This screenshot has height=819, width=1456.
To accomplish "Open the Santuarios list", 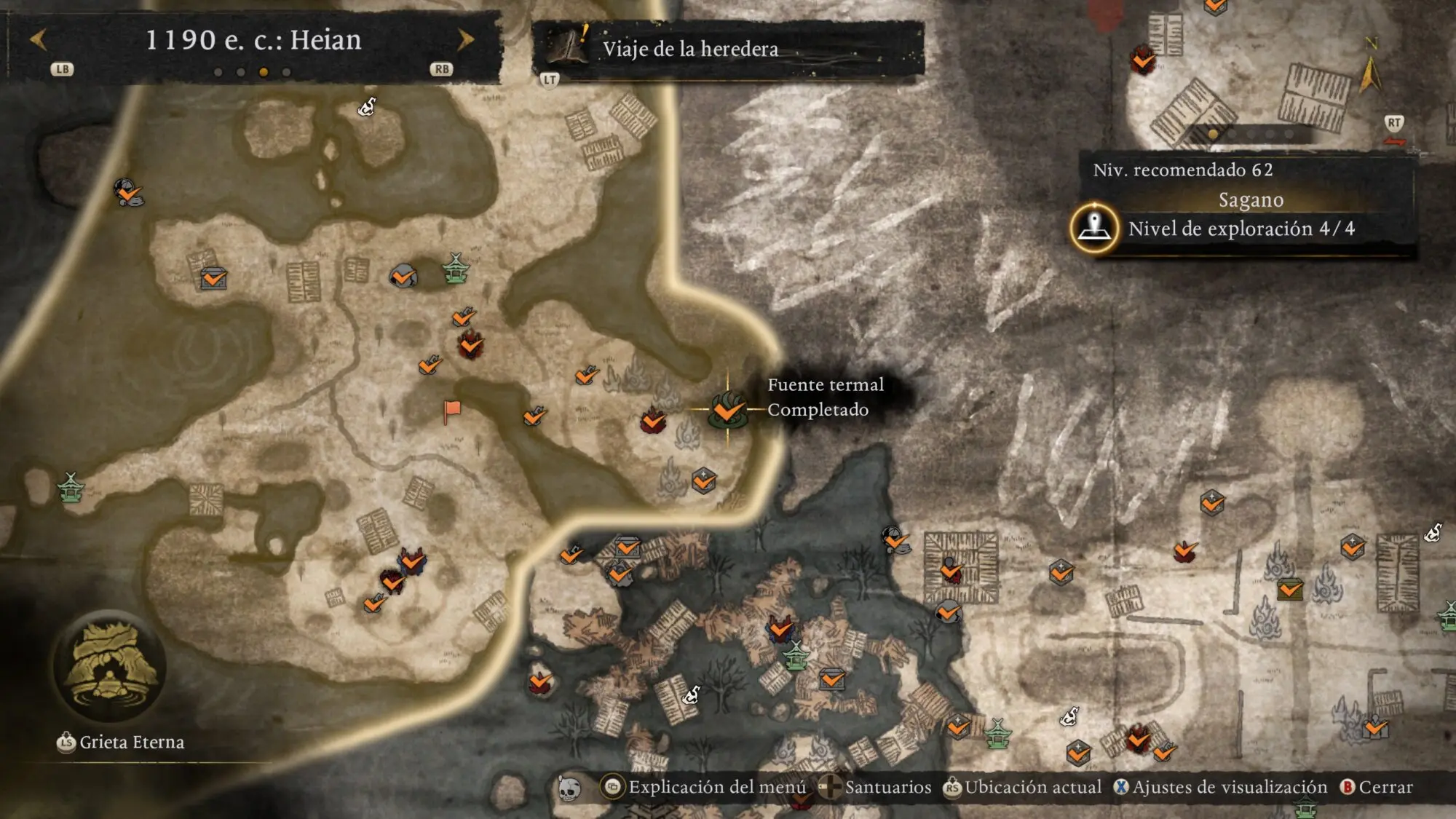I will (875, 787).
